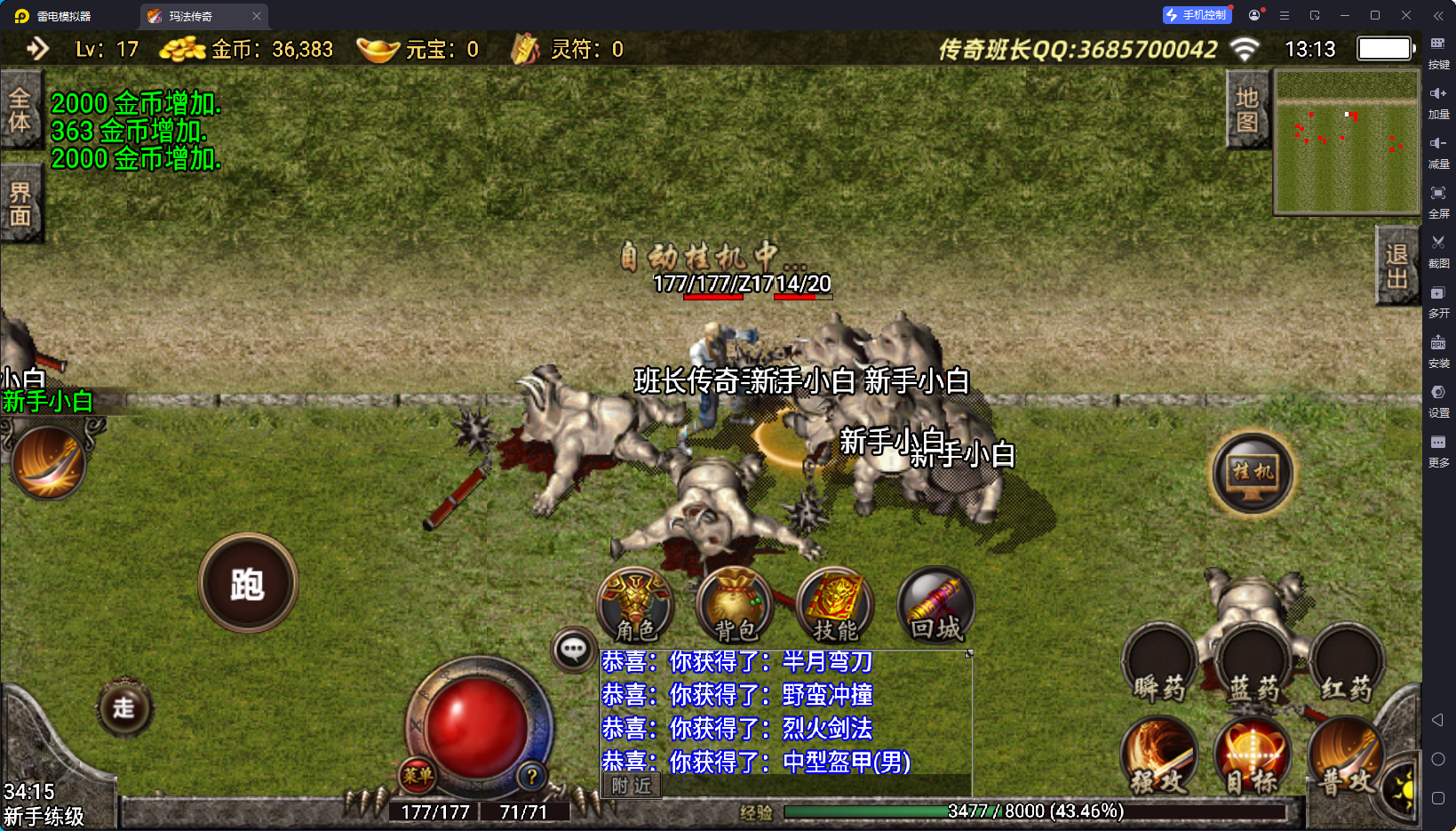Viewport: 1456px width, 831px height.
Task: Open the 地图 map button
Action: [1247, 109]
